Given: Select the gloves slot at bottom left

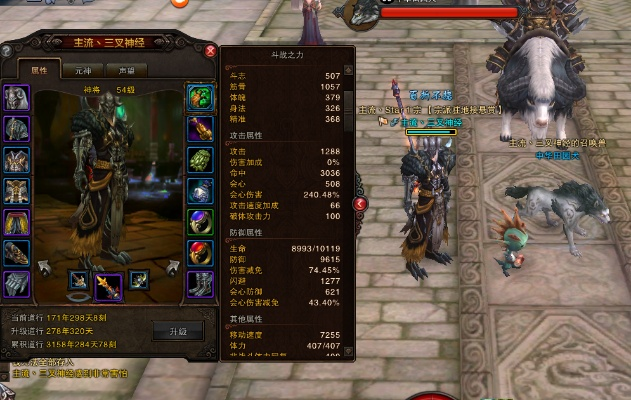Looking at the screenshot, I should [x=17, y=284].
